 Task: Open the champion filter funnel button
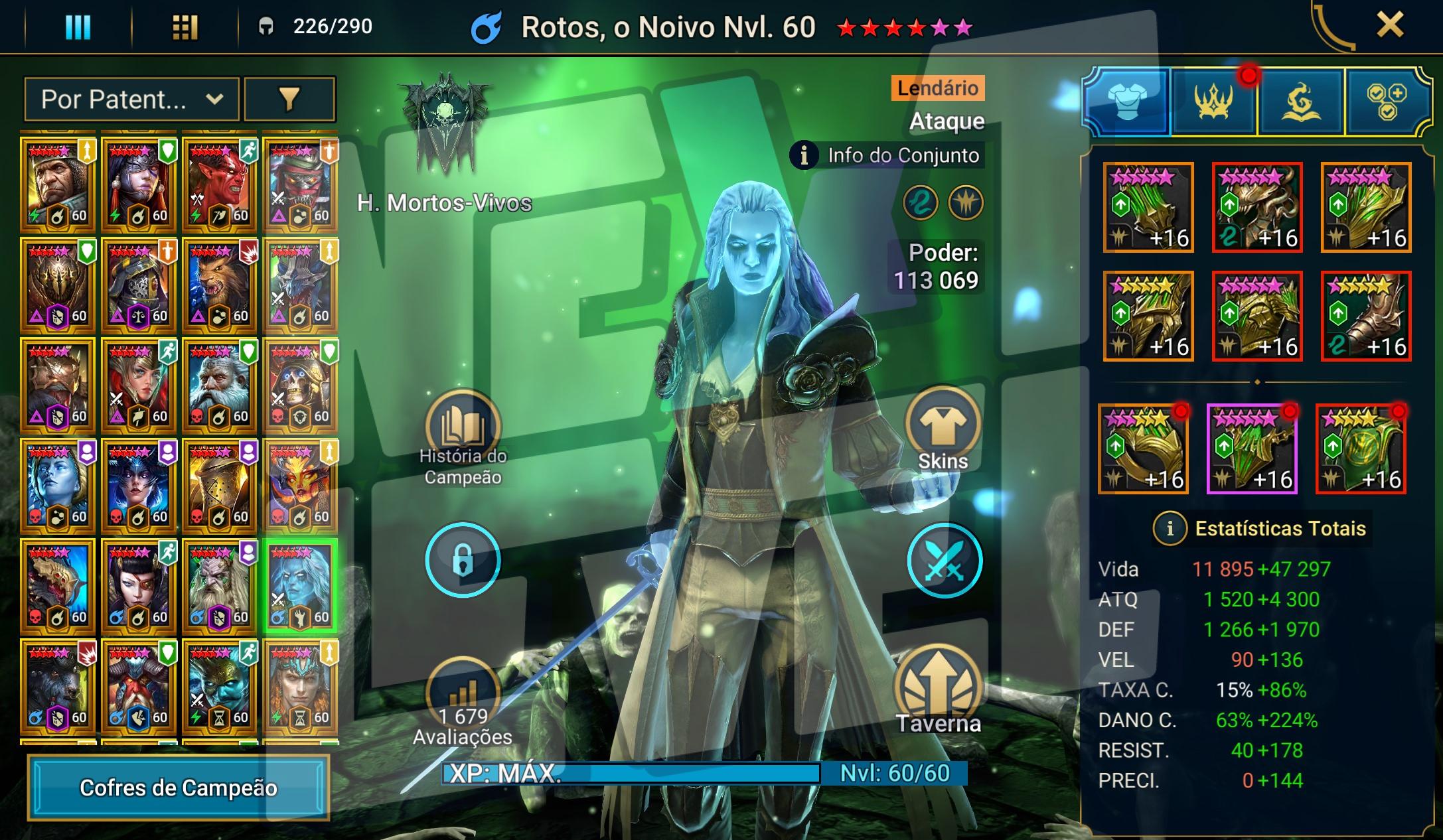pyautogui.click(x=289, y=100)
